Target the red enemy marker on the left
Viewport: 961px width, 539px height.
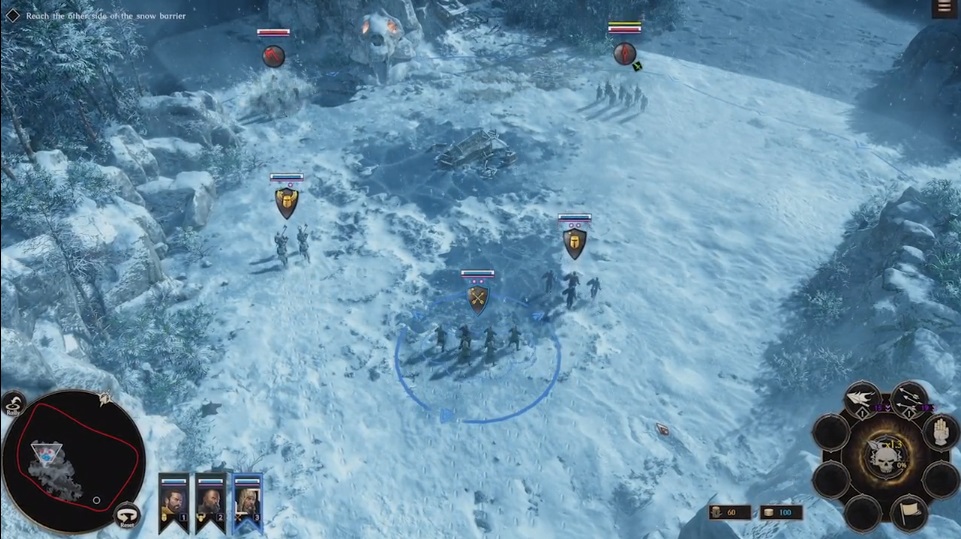273,55
